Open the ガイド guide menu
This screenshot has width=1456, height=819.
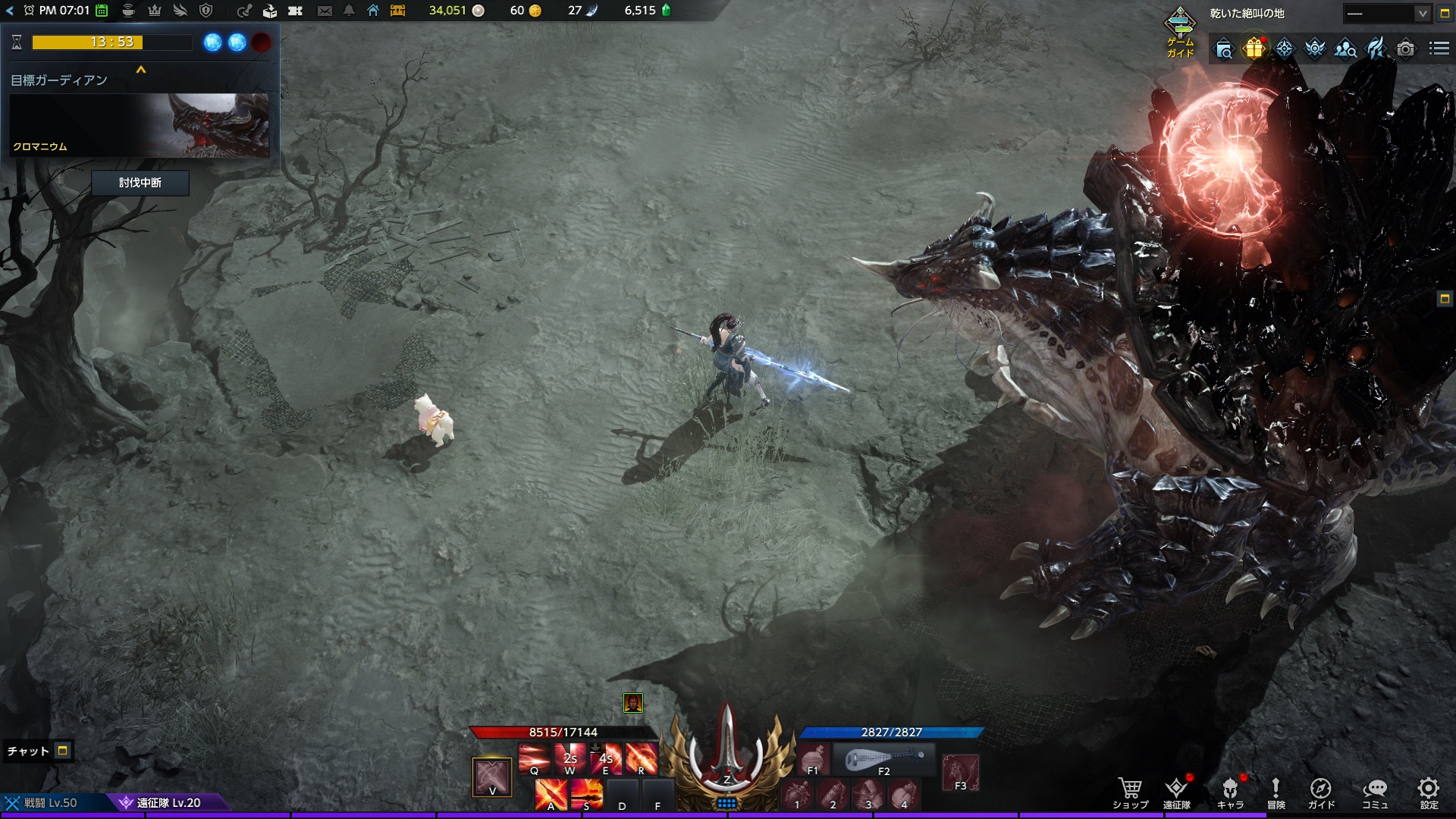[1321, 792]
